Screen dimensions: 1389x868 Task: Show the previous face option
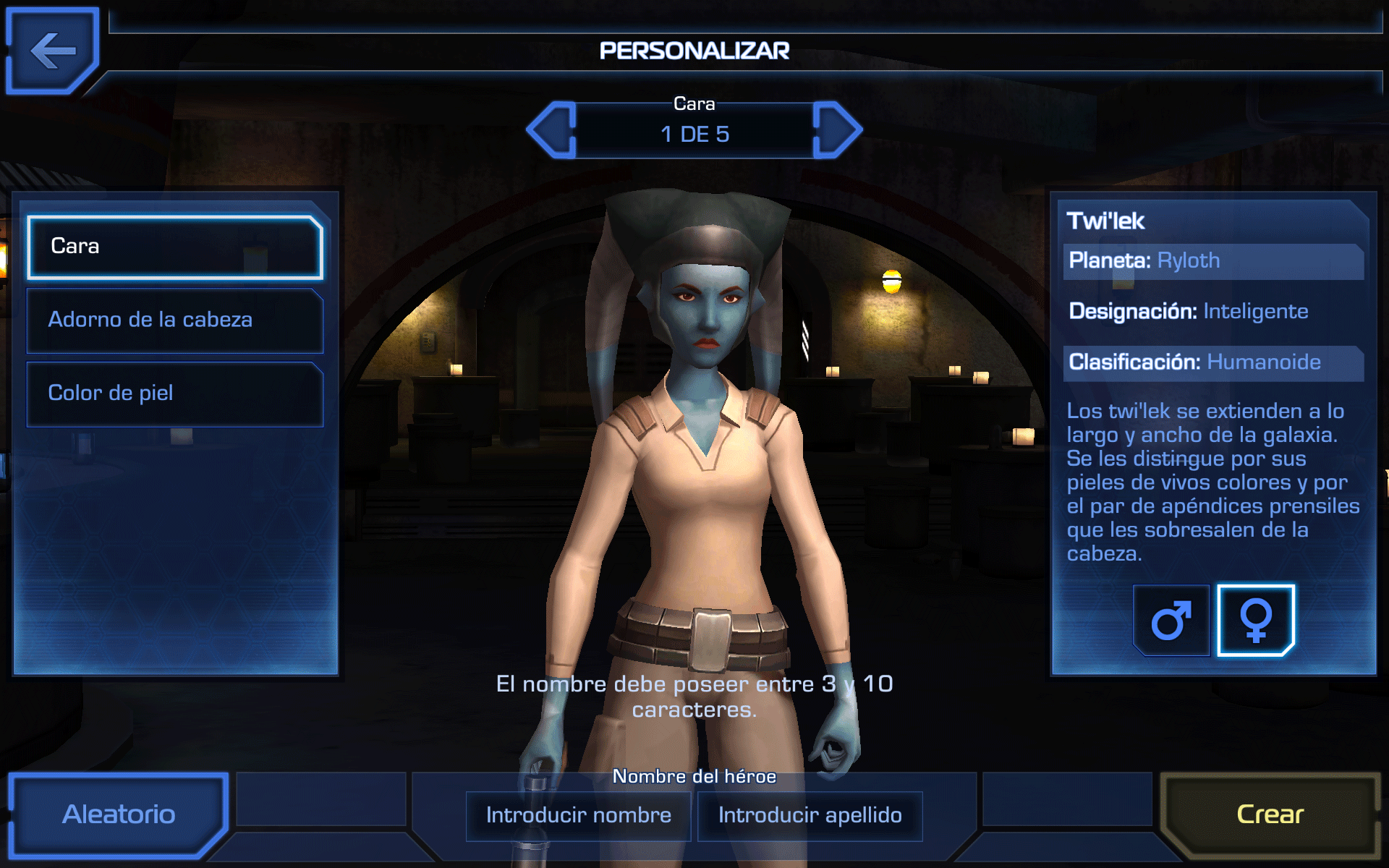552,130
